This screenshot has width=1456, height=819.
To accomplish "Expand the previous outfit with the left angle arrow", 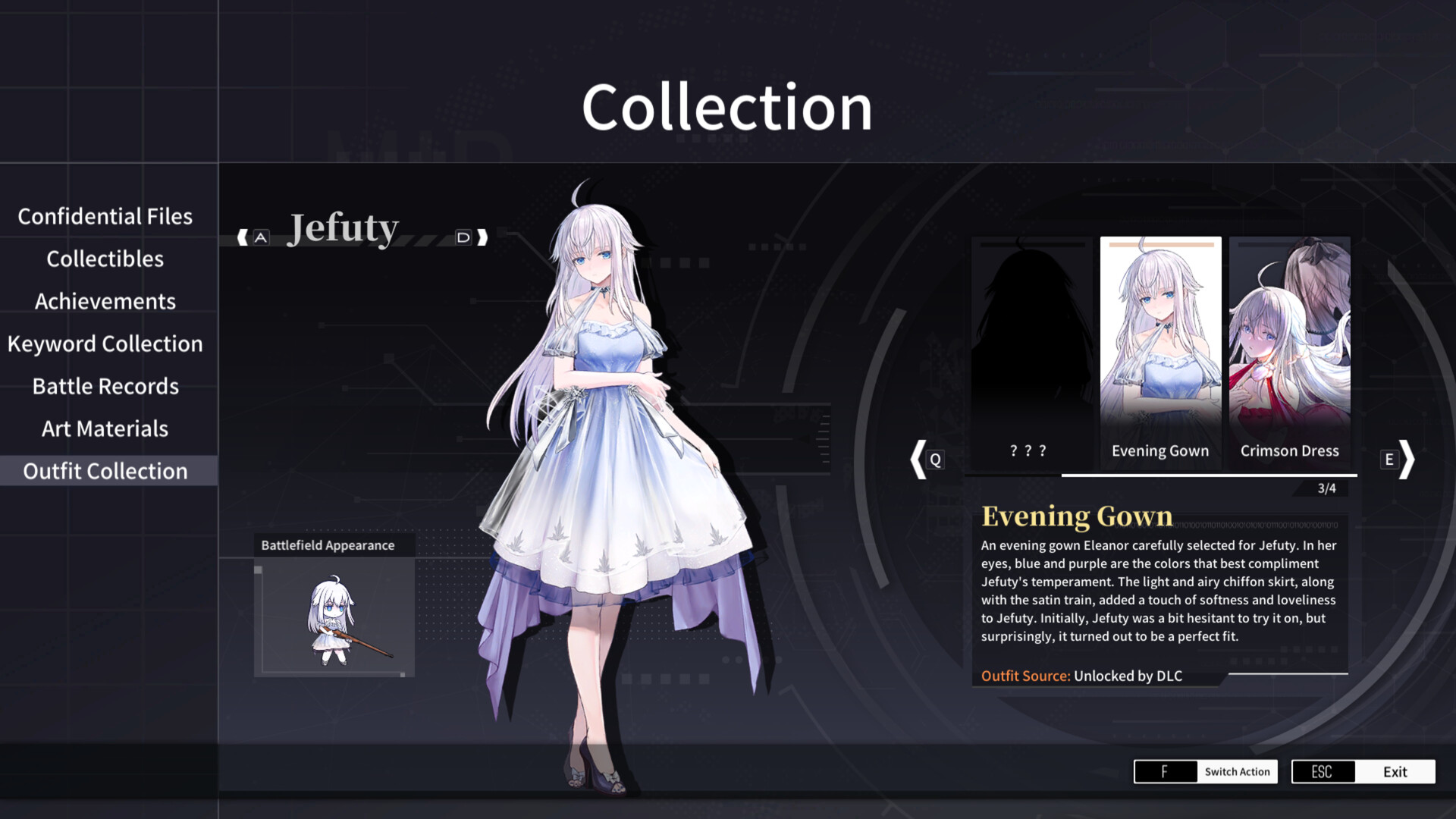I will coord(918,459).
